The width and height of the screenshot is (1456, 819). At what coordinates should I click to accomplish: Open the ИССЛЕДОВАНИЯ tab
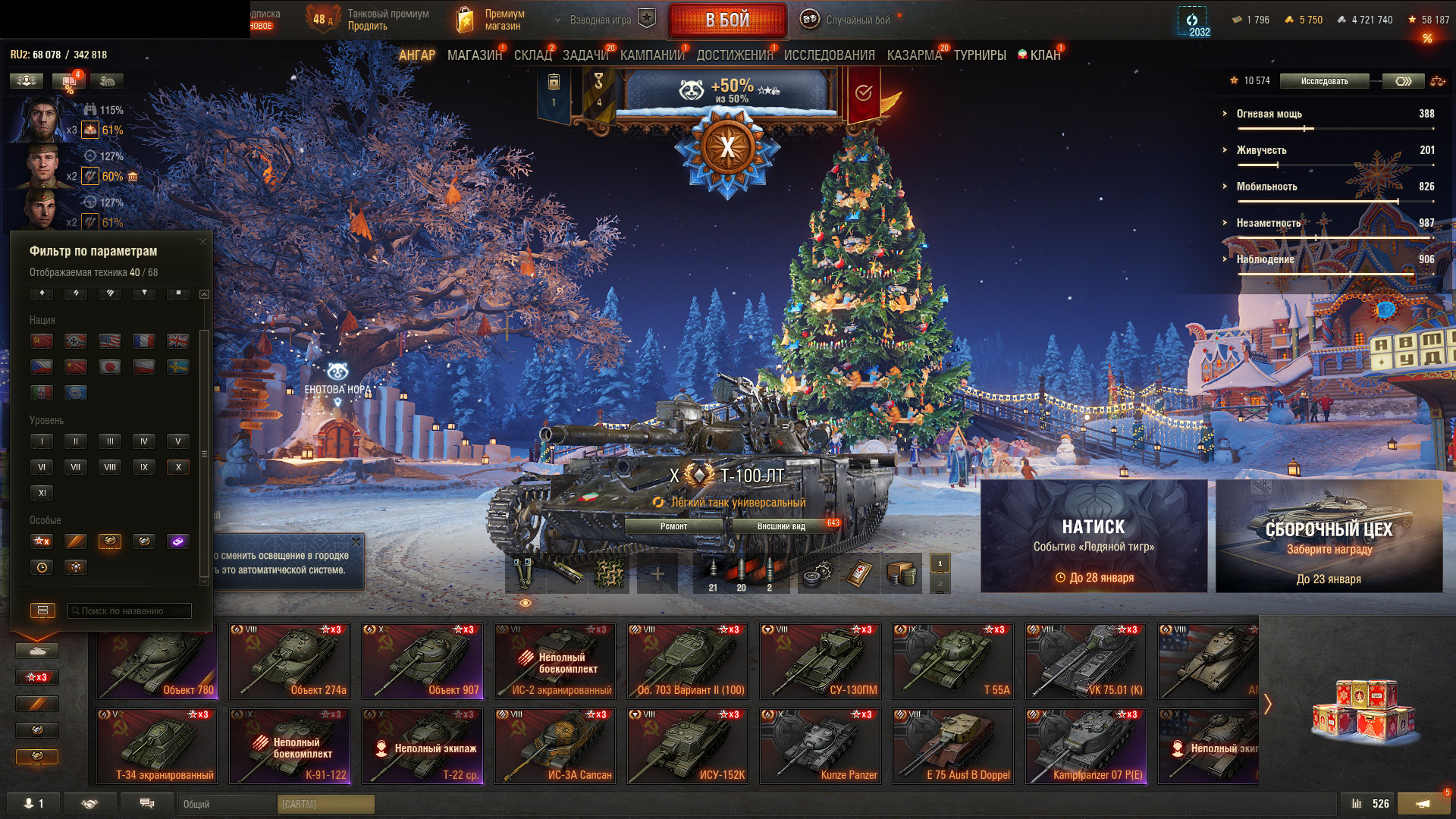(x=829, y=55)
